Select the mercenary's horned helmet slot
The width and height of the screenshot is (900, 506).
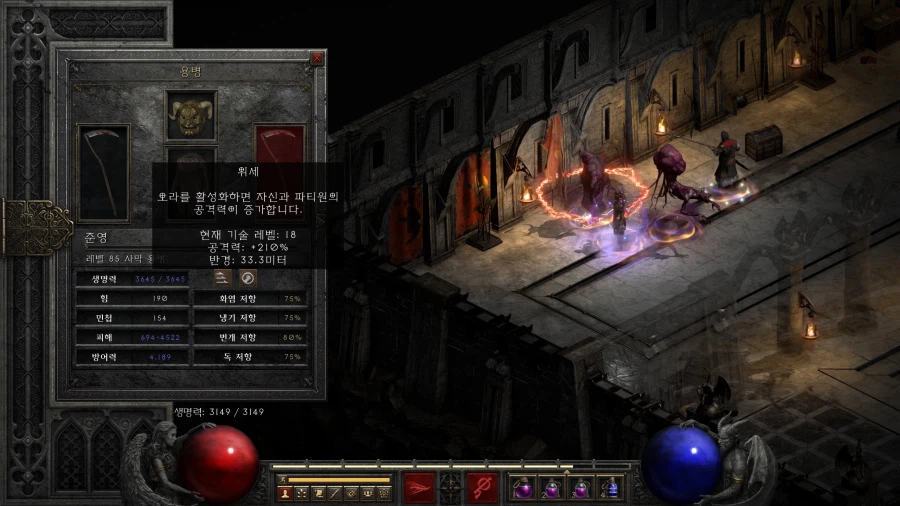click(191, 116)
